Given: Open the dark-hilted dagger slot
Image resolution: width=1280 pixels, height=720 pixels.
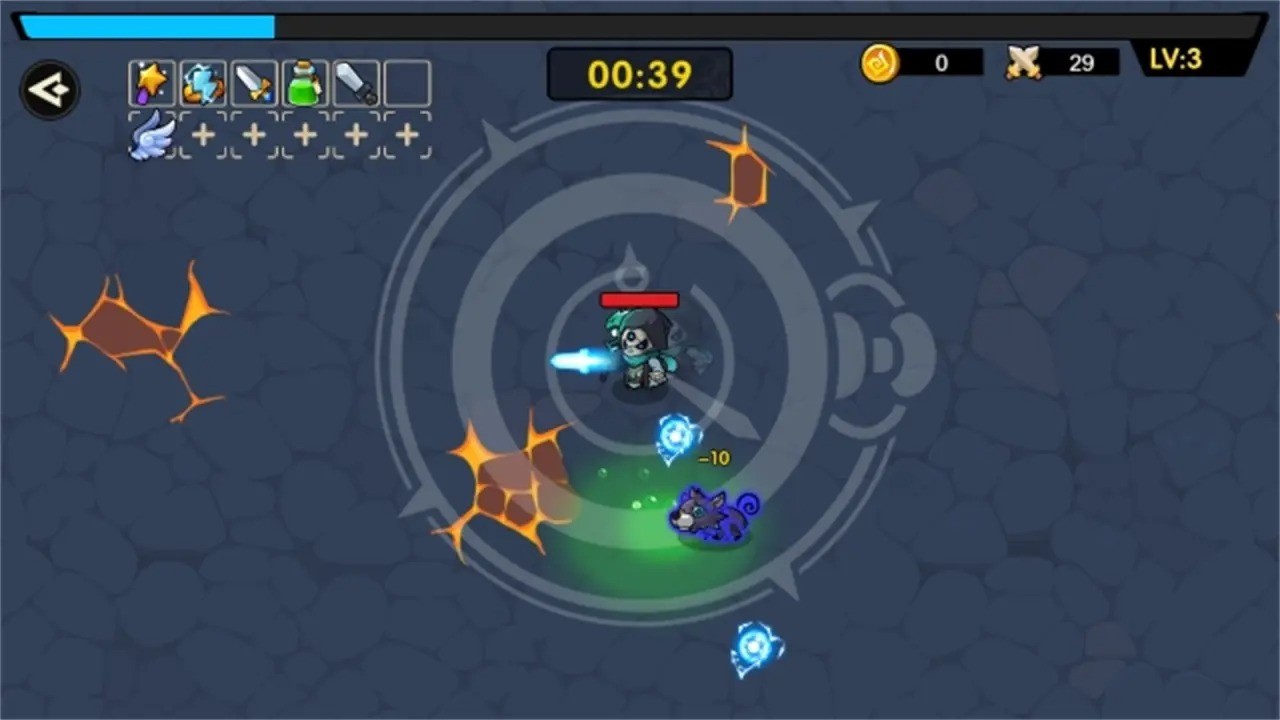Looking at the screenshot, I should pyautogui.click(x=356, y=83).
